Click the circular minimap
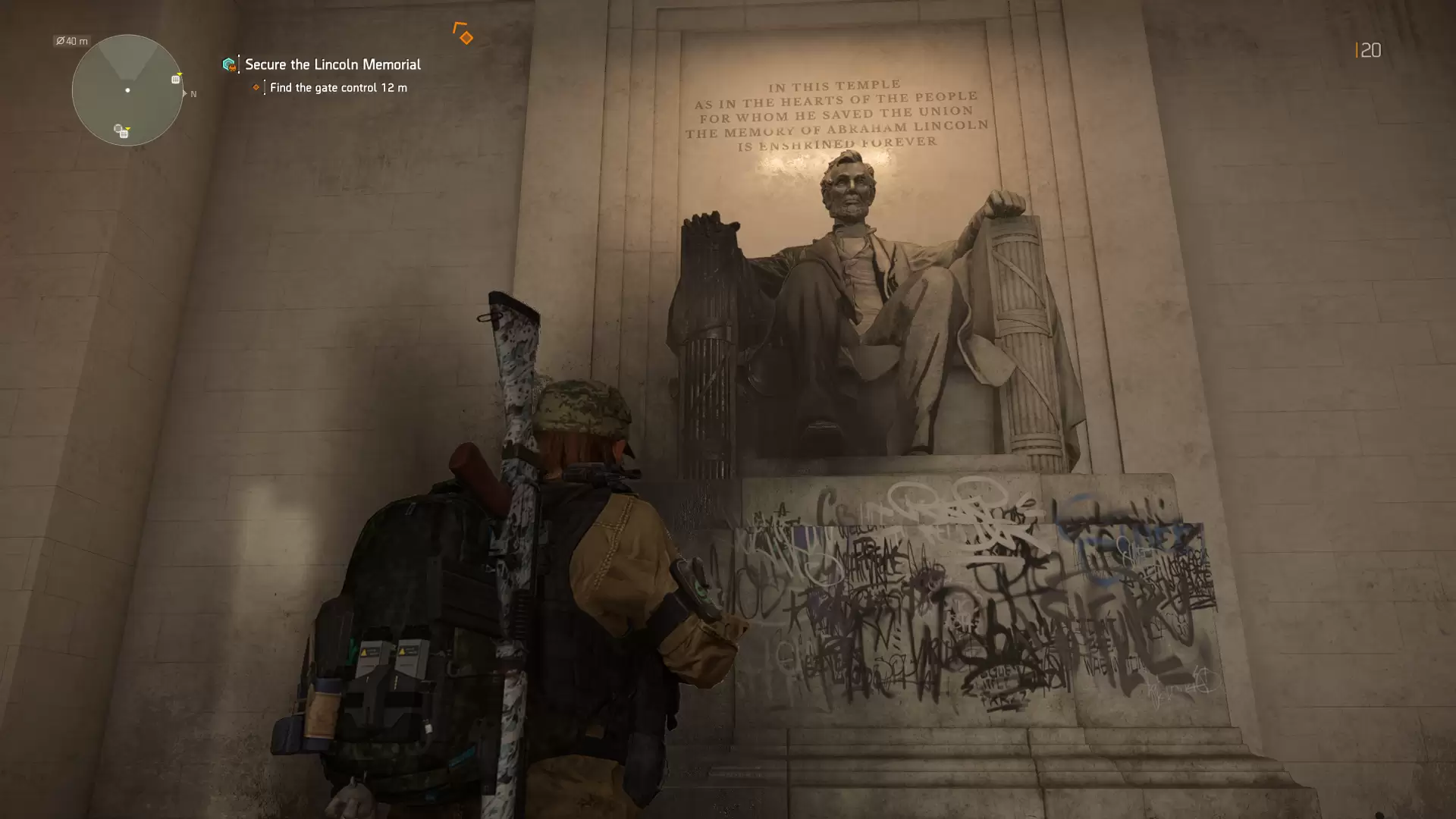The image size is (1456, 819). 127,90
